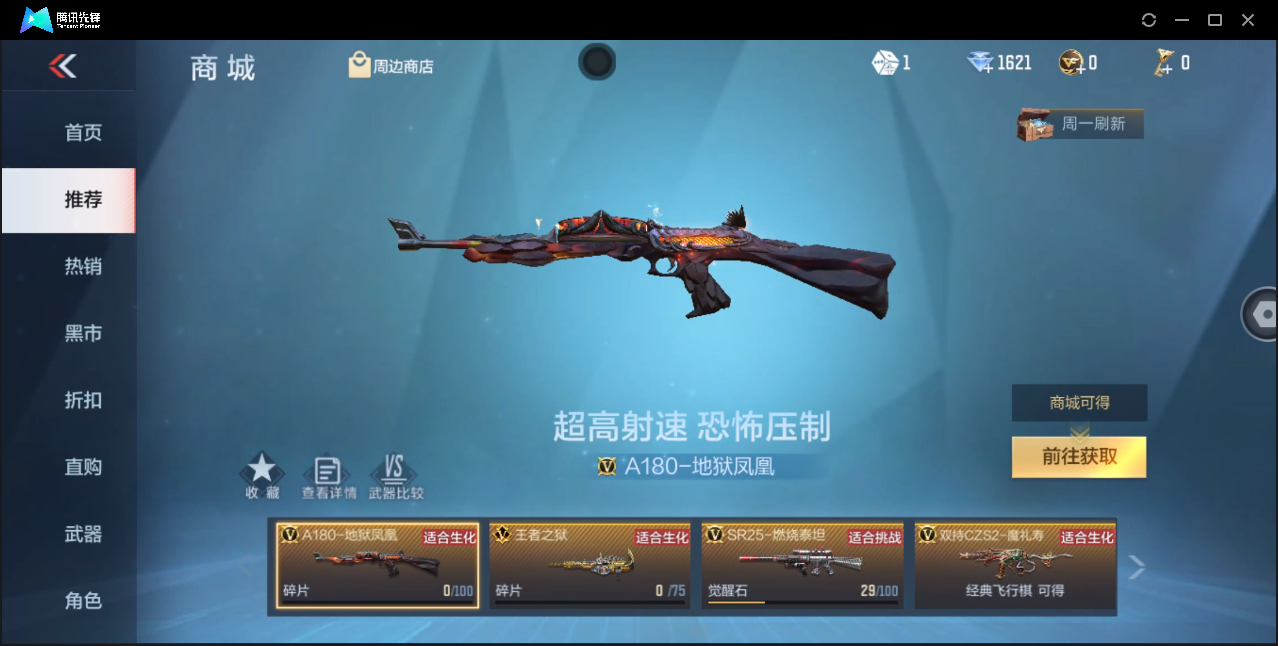Choose the SR25-燃烧泰坦 weapon card
The height and width of the screenshot is (646, 1278).
(802, 565)
